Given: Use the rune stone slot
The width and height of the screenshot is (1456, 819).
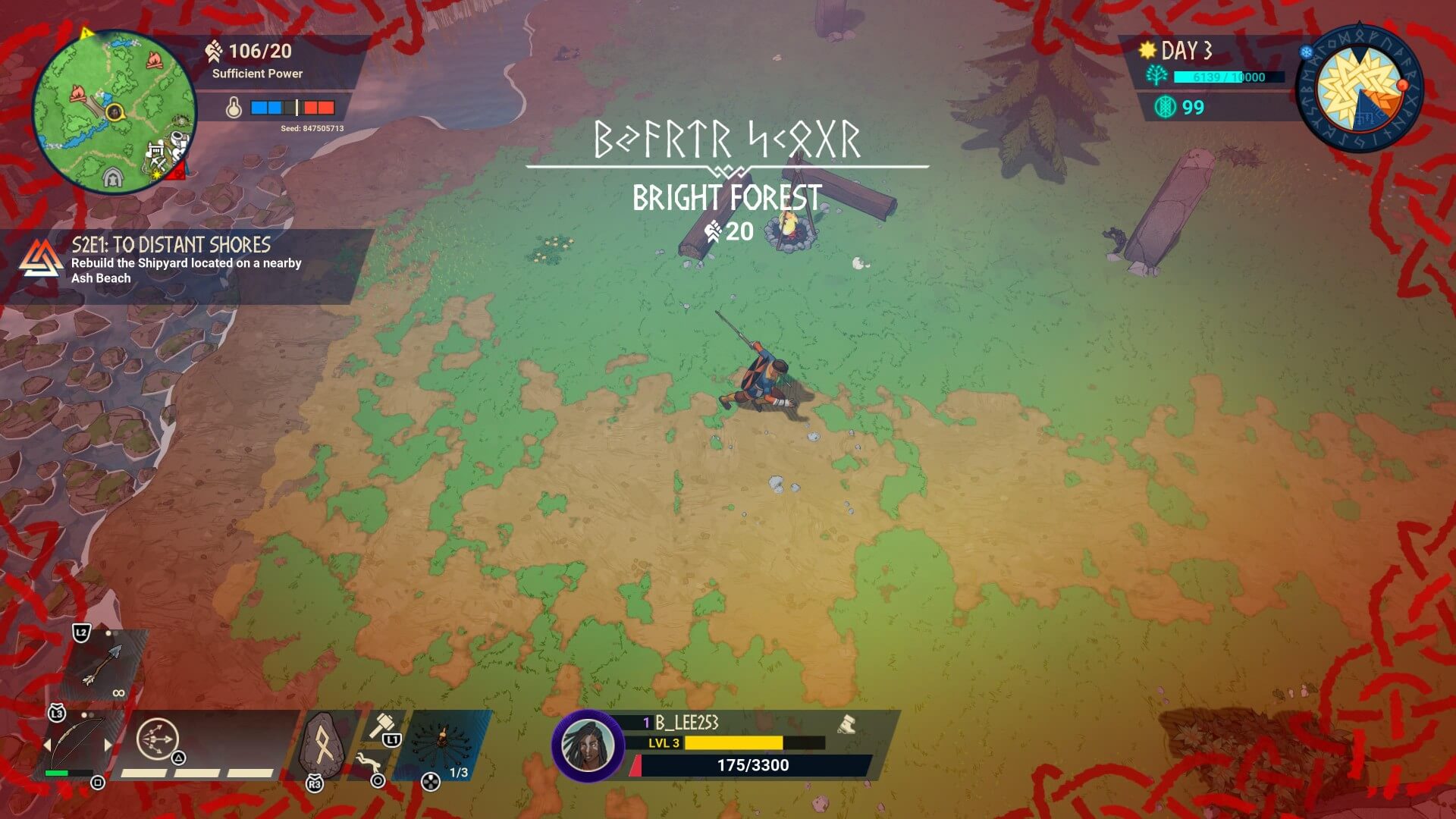Looking at the screenshot, I should coord(324,745).
